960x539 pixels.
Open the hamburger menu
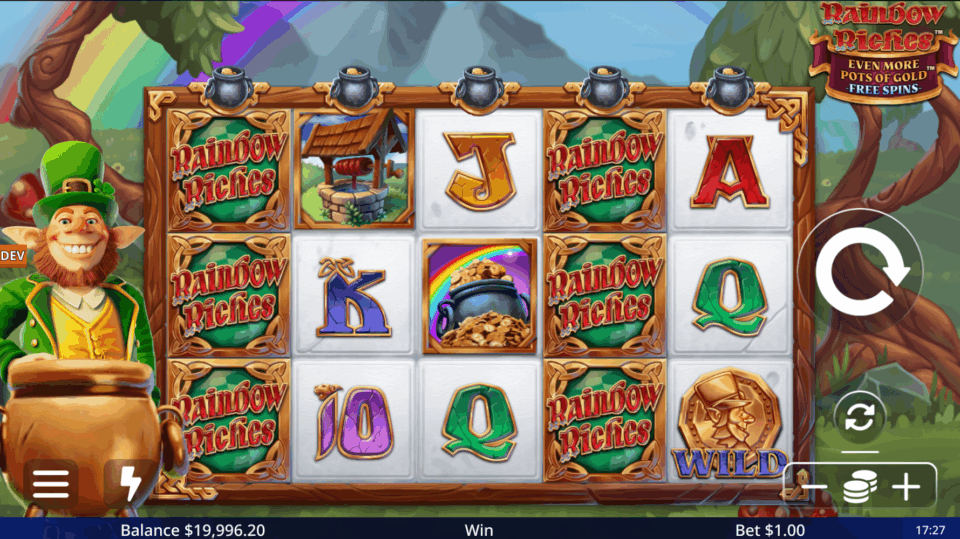click(x=50, y=484)
